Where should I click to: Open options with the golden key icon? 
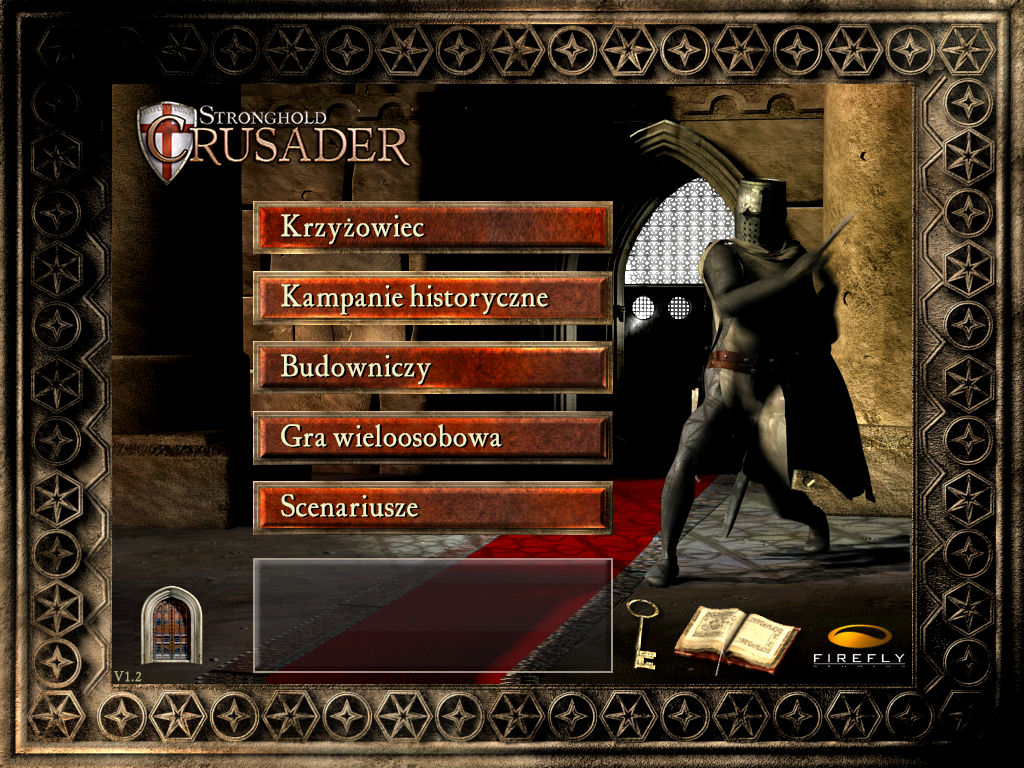click(x=640, y=633)
